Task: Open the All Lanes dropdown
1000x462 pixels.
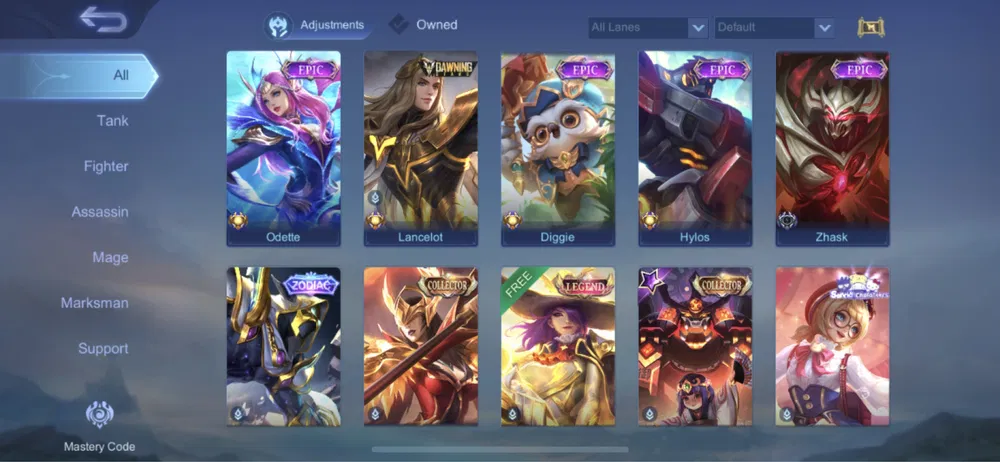Action: tap(648, 28)
